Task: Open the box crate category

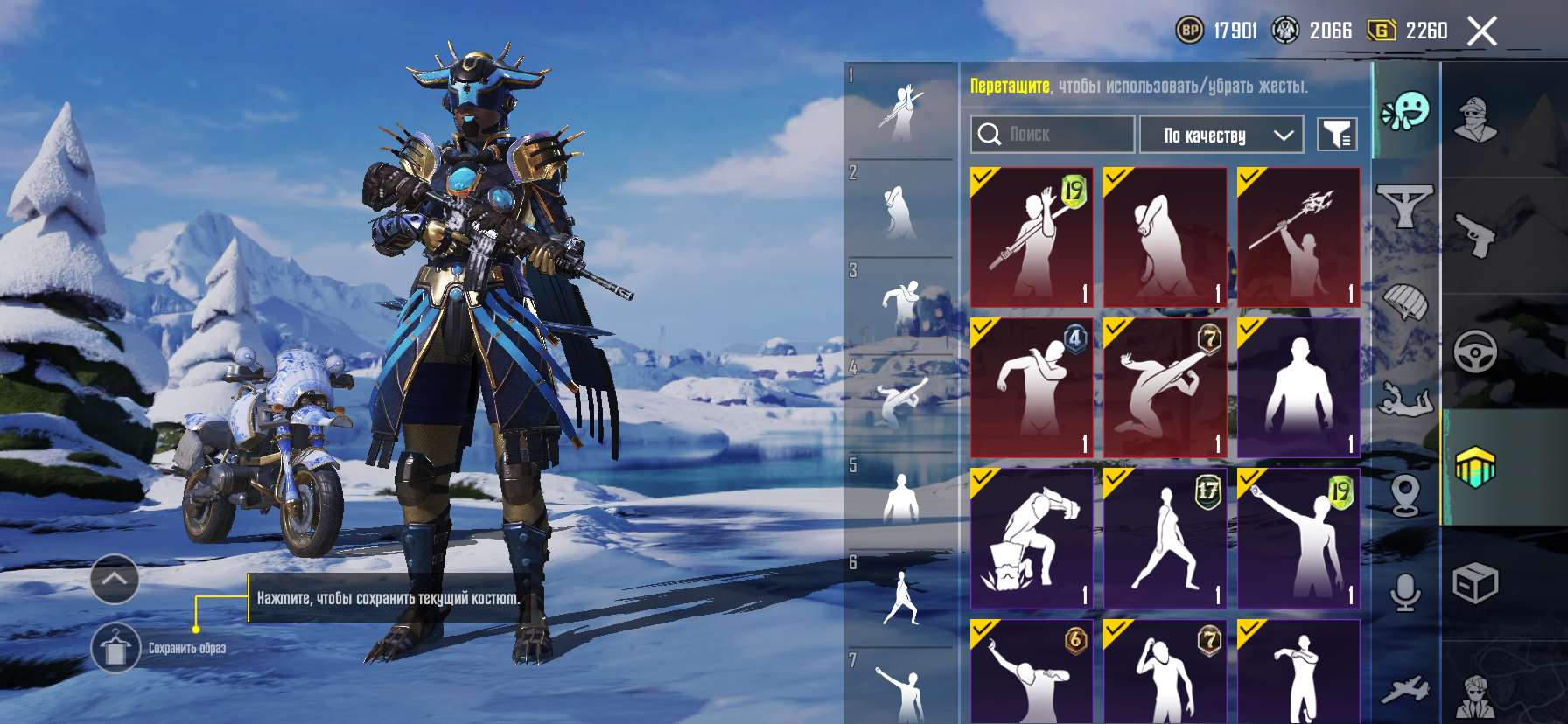Action: (1475, 583)
